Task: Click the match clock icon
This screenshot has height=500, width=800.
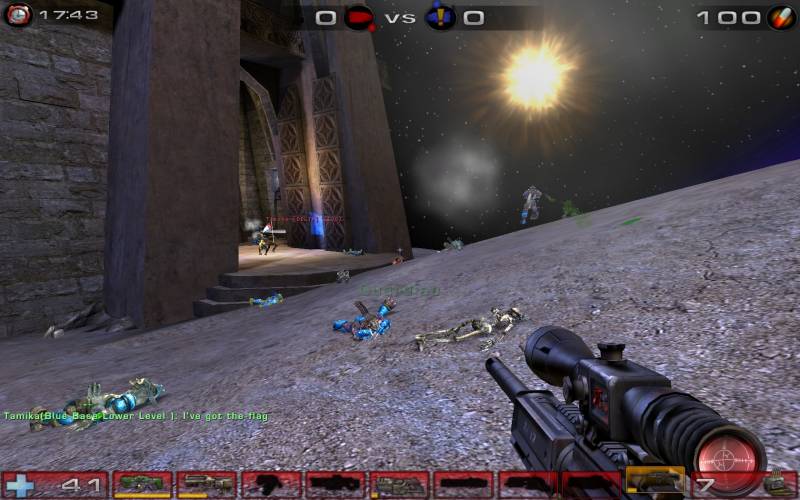Action: click(x=18, y=15)
